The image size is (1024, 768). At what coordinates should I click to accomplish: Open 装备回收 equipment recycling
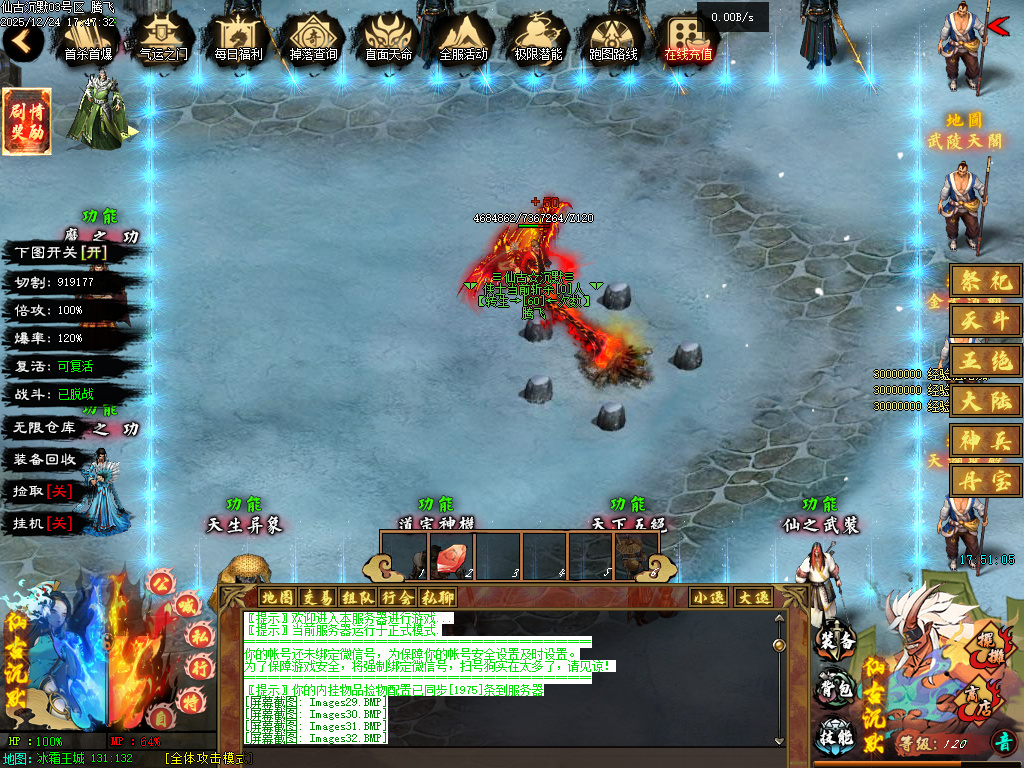coord(45,459)
